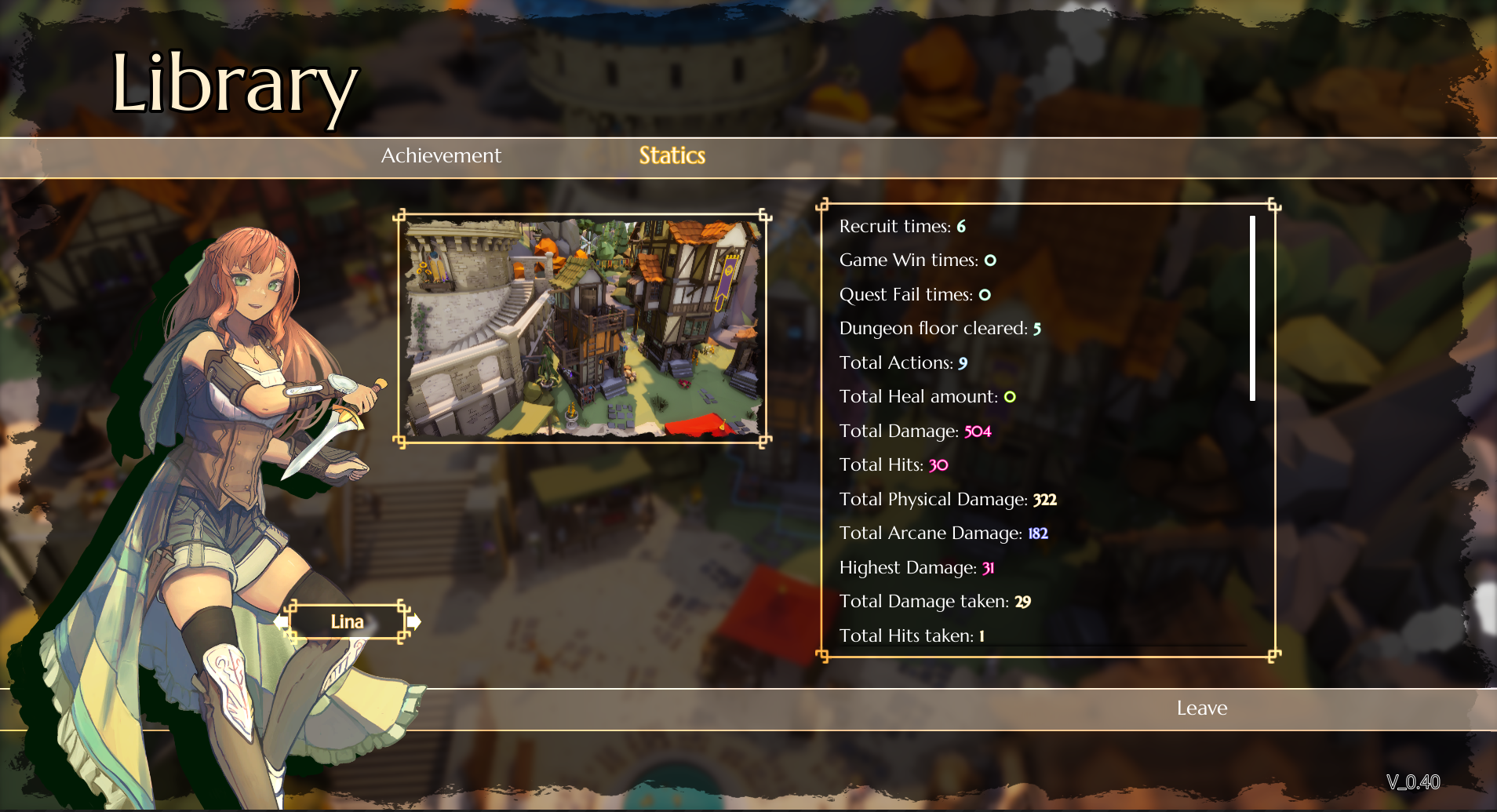This screenshot has width=1497, height=812.
Task: Click the Lina nameplate frame
Action: [348, 621]
